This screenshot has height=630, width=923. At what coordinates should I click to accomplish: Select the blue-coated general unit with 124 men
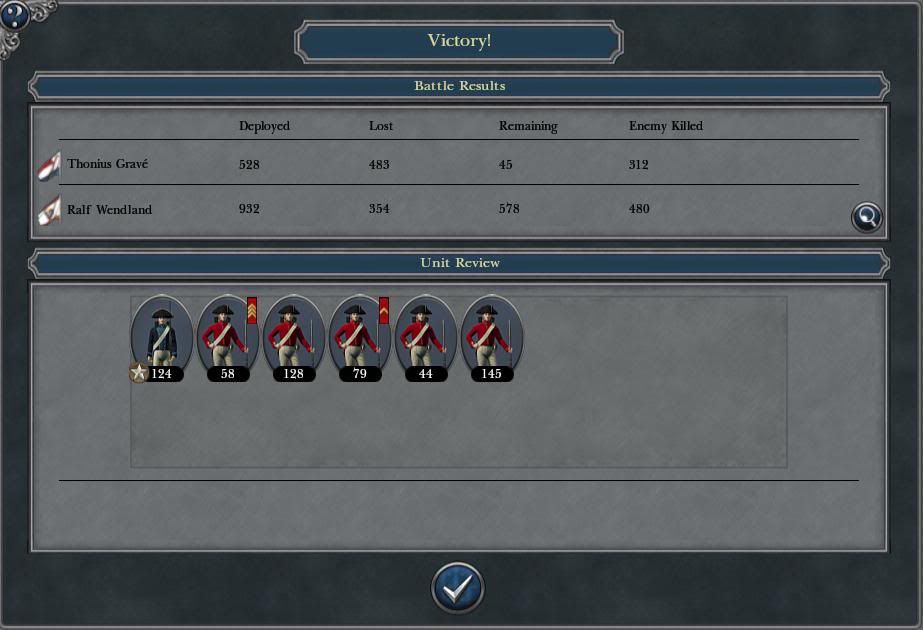coord(161,335)
